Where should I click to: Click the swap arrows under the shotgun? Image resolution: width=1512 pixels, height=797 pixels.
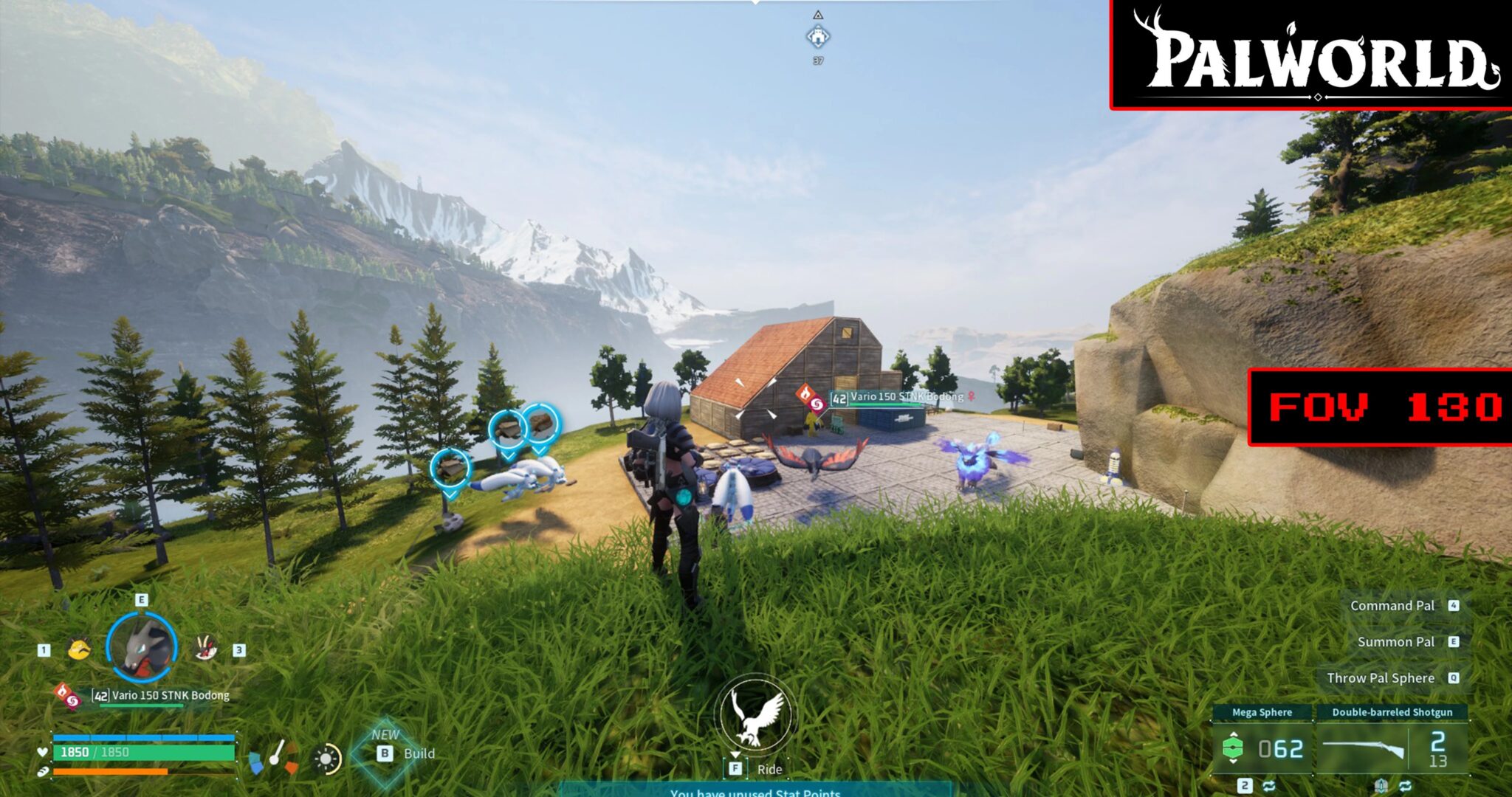(x=1405, y=785)
